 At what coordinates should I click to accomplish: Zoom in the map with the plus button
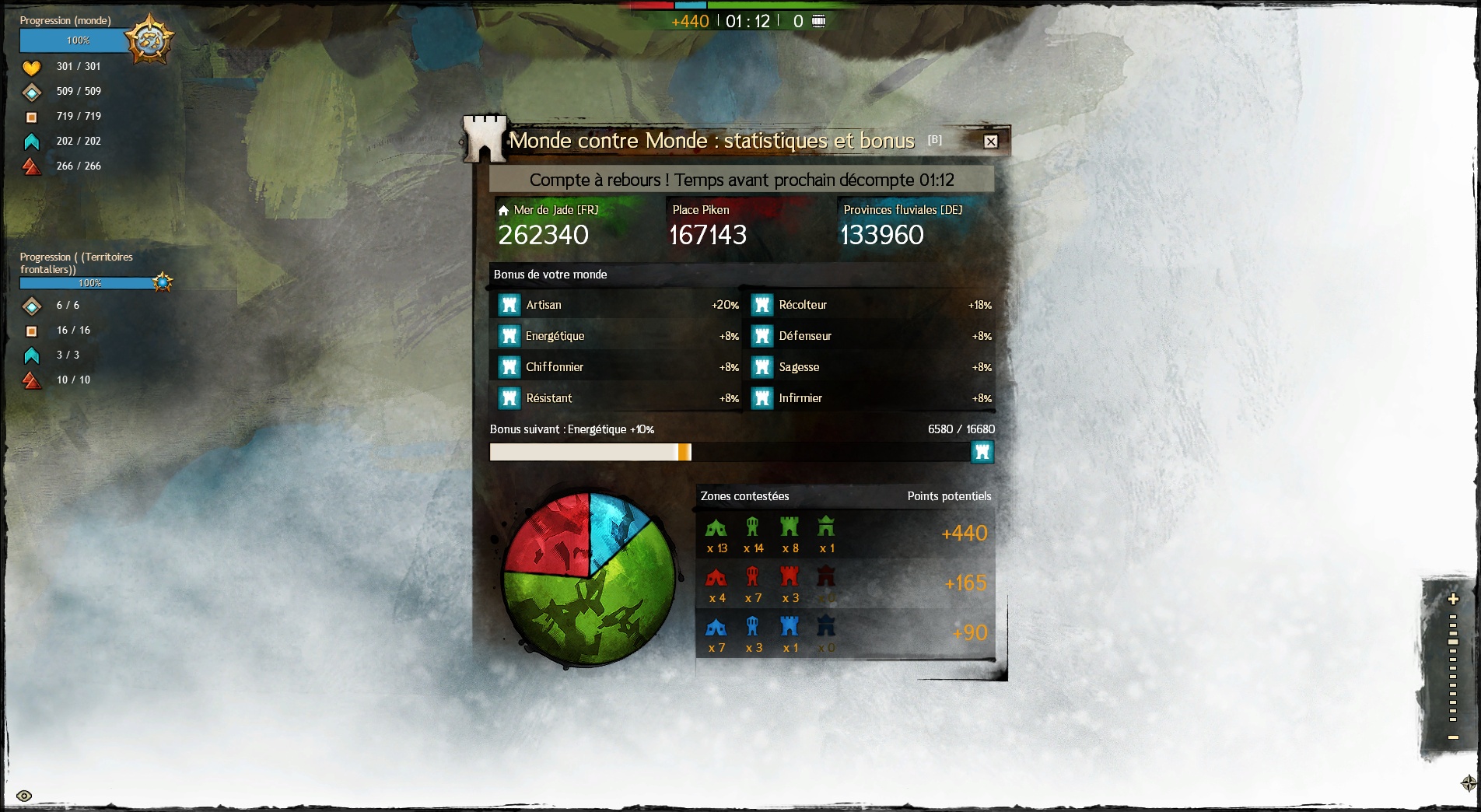coord(1452,599)
